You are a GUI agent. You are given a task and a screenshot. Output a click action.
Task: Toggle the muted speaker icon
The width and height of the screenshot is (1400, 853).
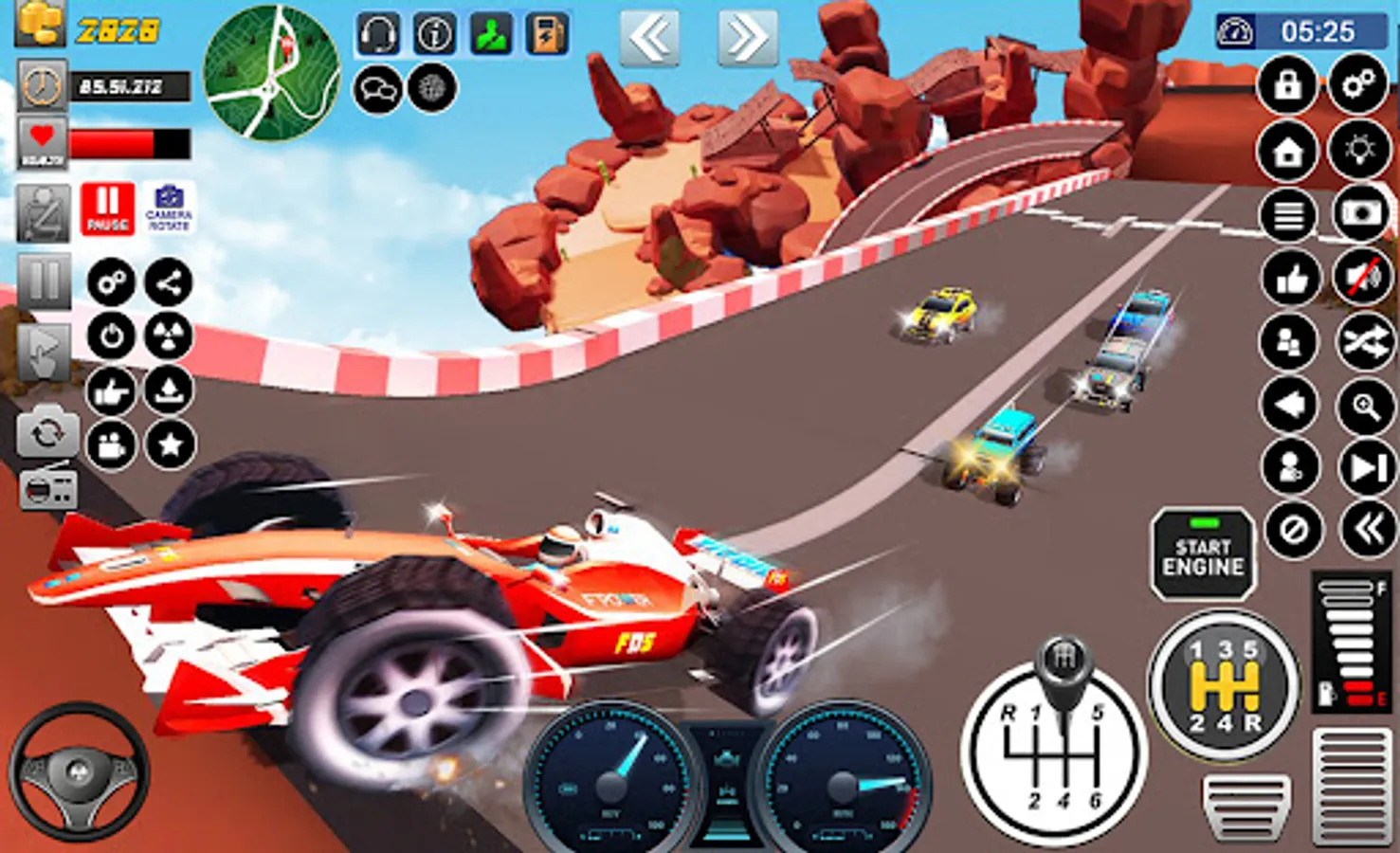(x=1361, y=278)
